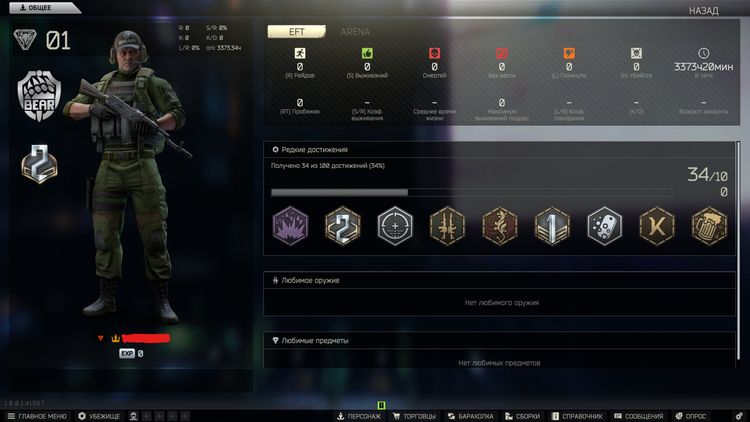Open the СПРАВОЧНИК handbook
The height and width of the screenshot is (422, 750).
[x=580, y=415]
